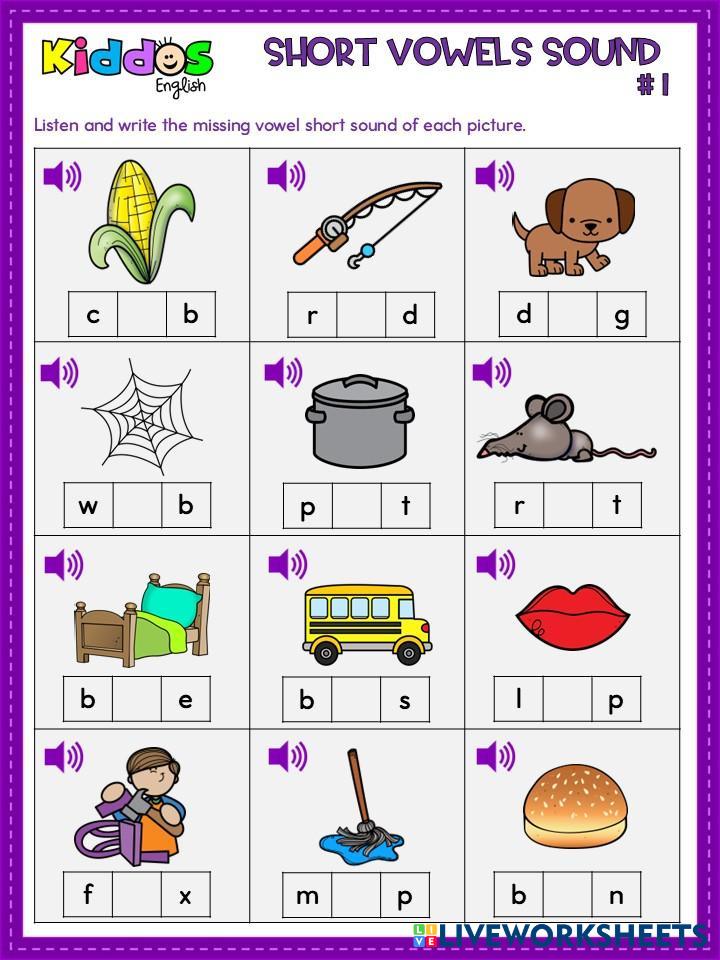Viewport: 720px width, 960px height.
Task: Play the speaker beside the red lips
Action: pyautogui.click(x=495, y=565)
